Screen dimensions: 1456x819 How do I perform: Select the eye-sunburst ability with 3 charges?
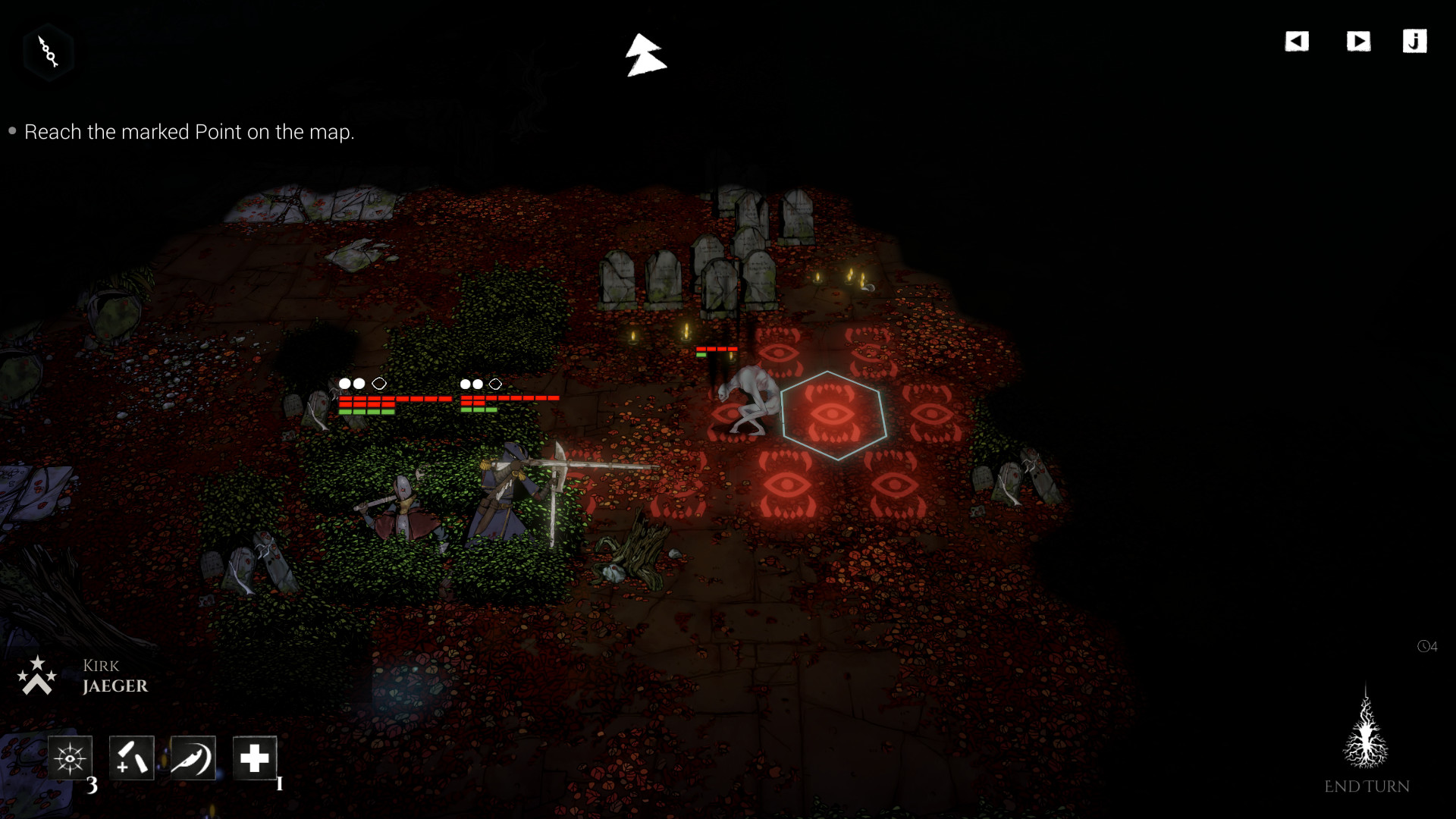click(70, 758)
